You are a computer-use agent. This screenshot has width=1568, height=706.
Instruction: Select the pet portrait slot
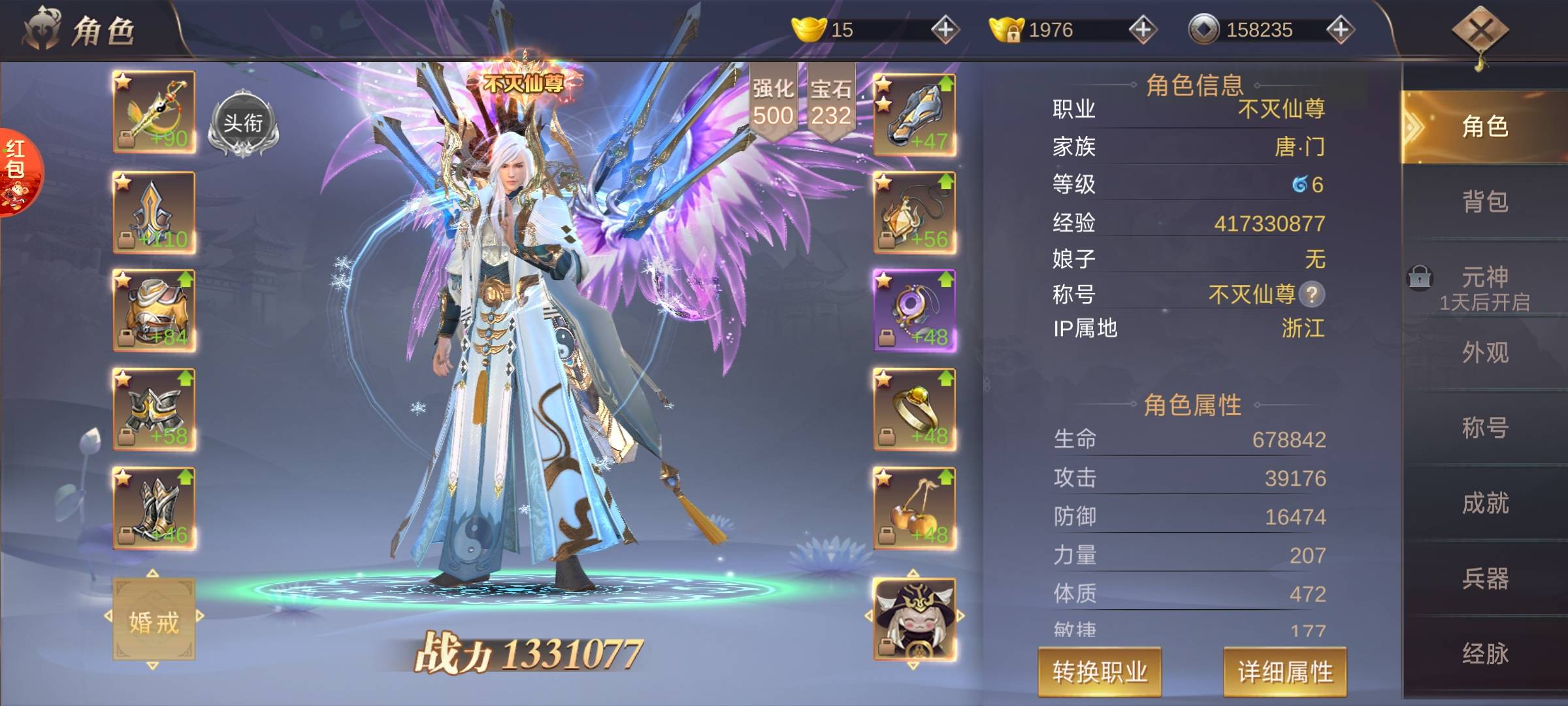915,618
